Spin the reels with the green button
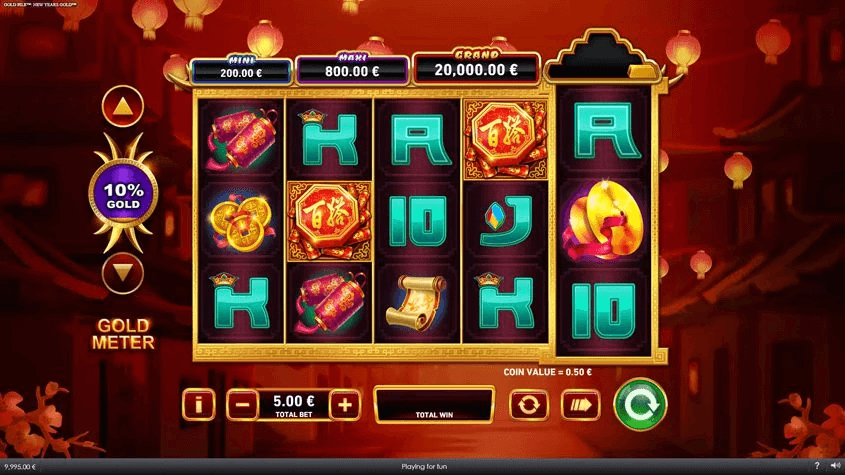The width and height of the screenshot is (845, 475). coord(639,404)
